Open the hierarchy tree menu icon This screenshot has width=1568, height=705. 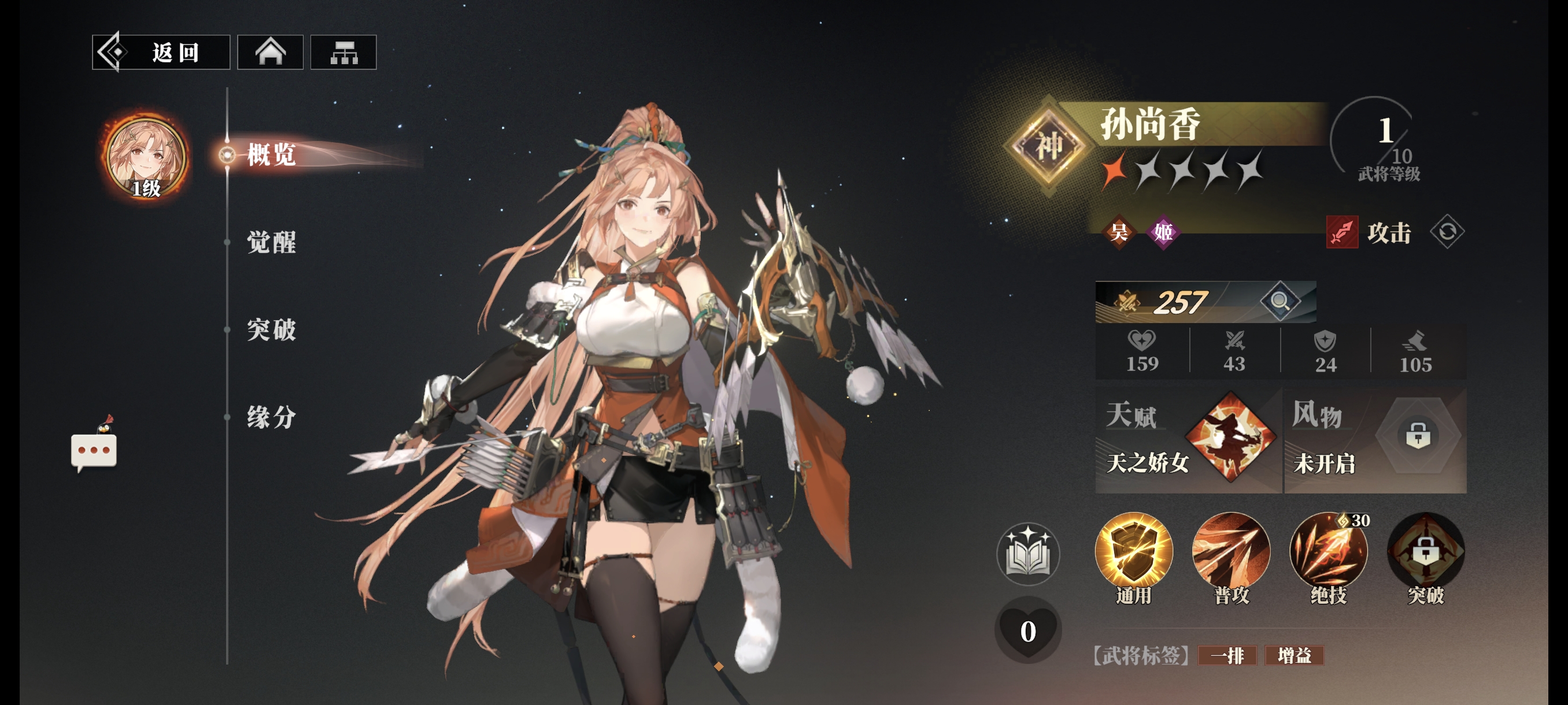point(343,53)
